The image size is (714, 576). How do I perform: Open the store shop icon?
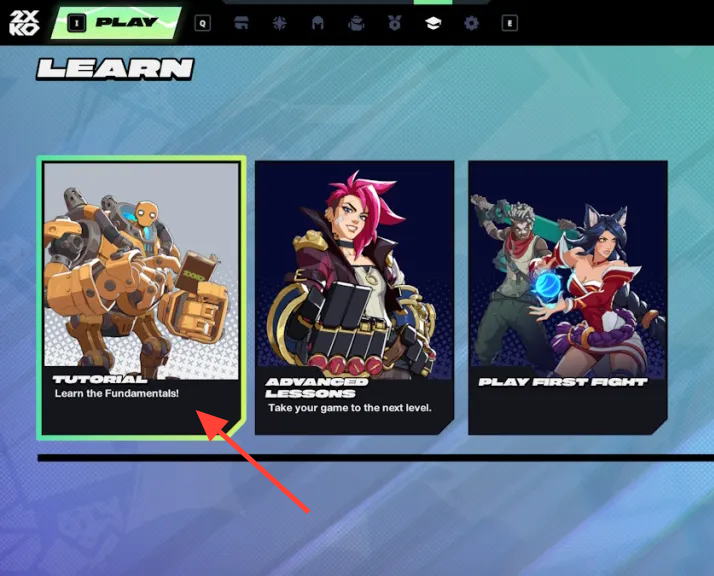(x=241, y=22)
